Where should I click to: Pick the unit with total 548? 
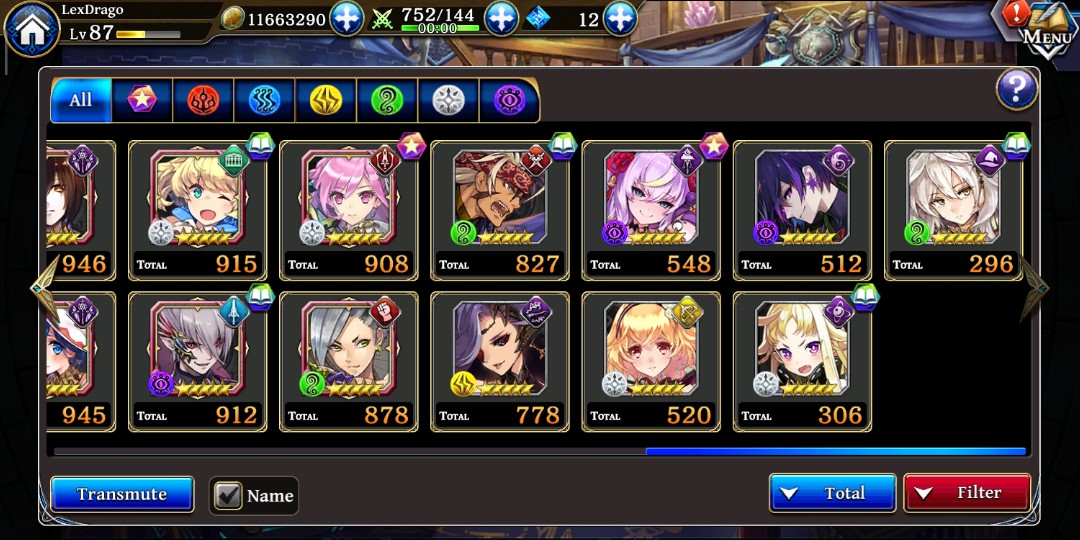[651, 210]
